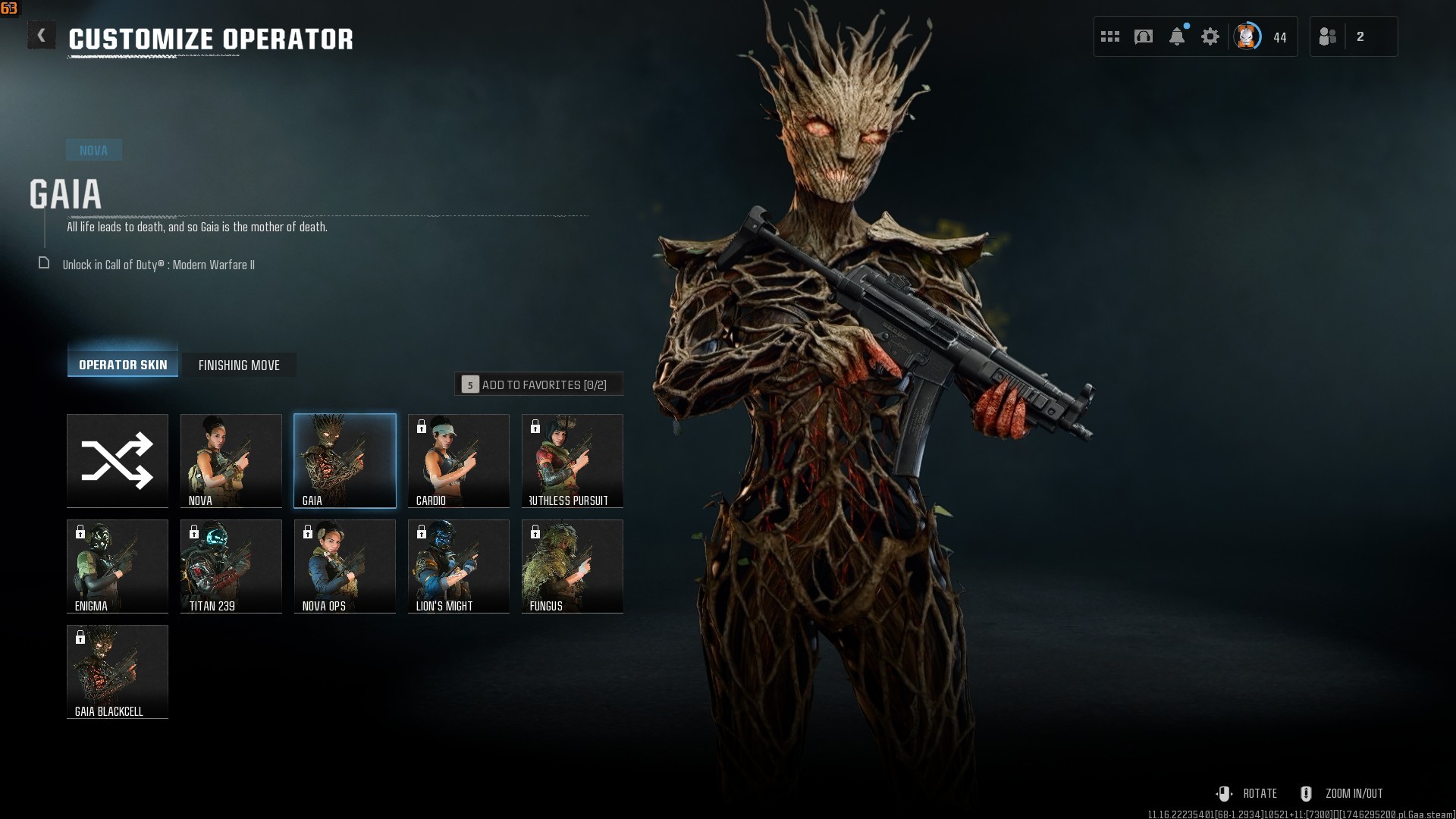The image size is (1456, 819).
Task: Select the Nova operator skin
Action: click(231, 460)
